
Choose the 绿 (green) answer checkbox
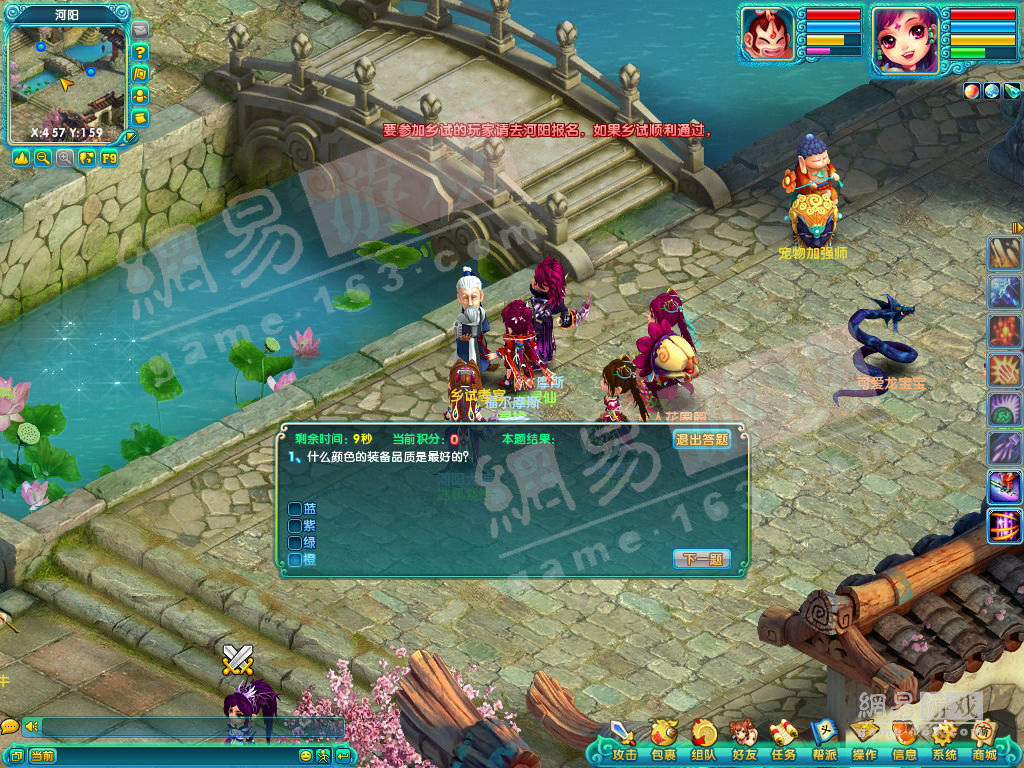click(295, 542)
